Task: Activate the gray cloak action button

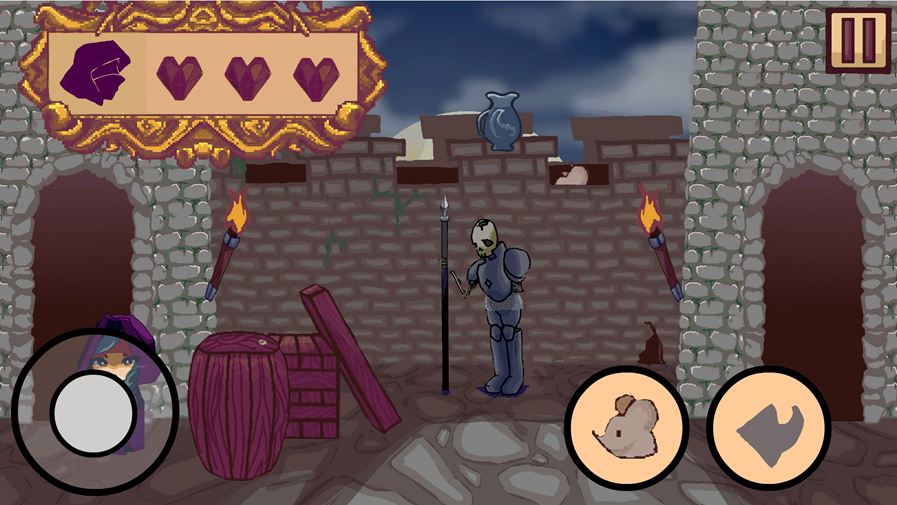Action: (x=769, y=427)
